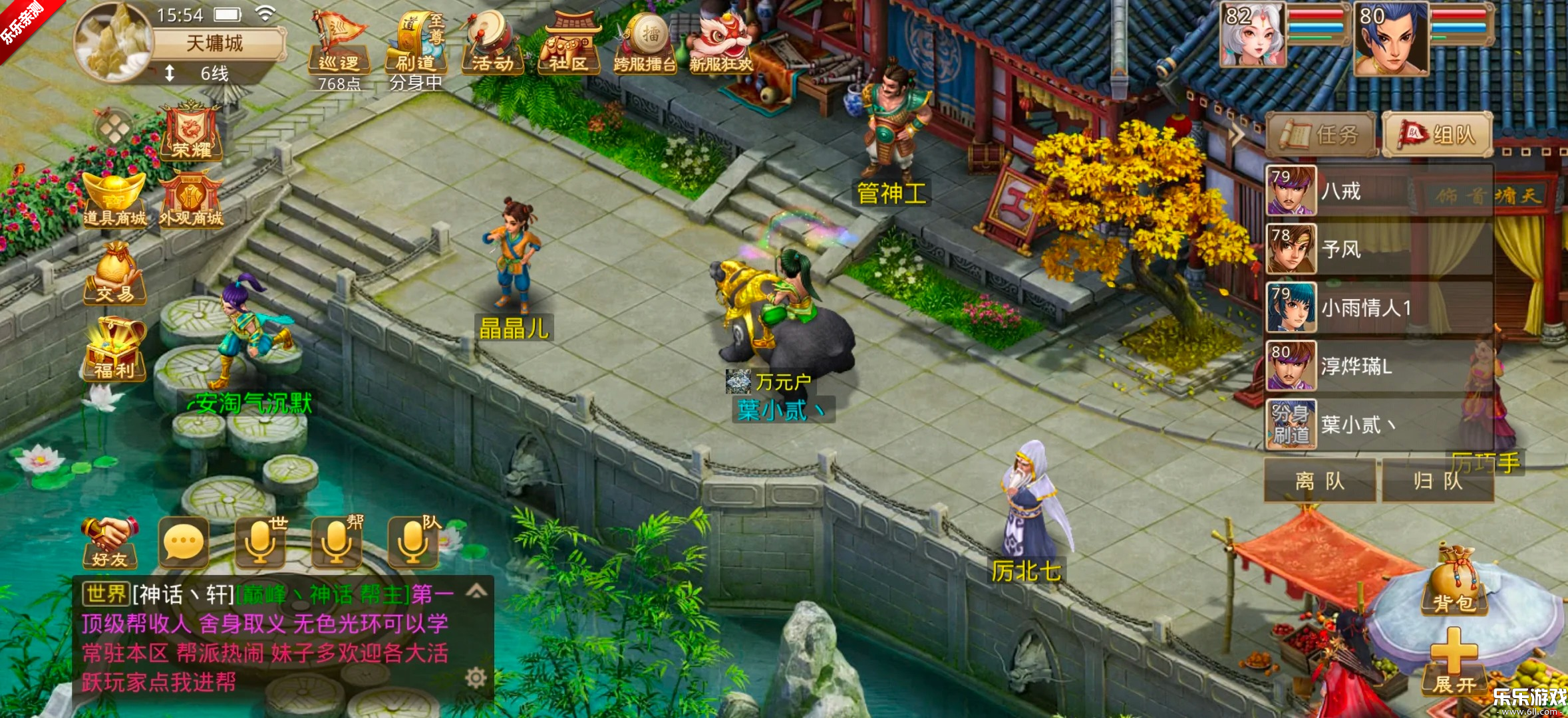The image size is (1568, 718).
Task: Activate the 世 world voice microphone
Action: (261, 542)
